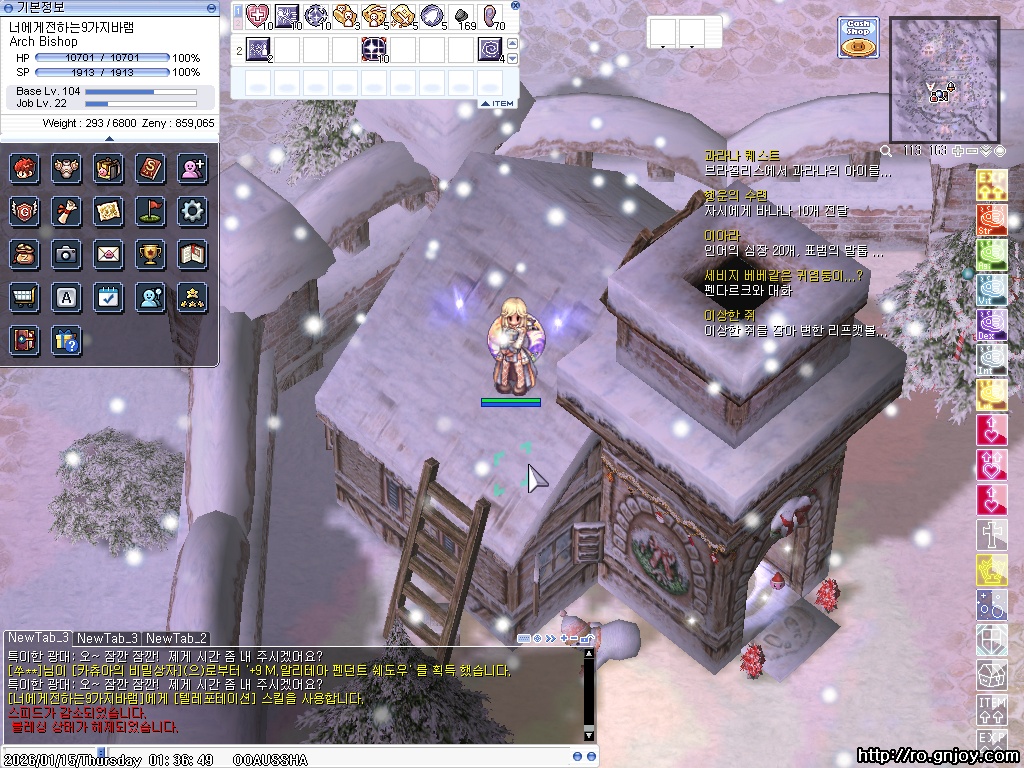Zoom in the minimap with plus button
Viewport: 1024px width, 768px height.
click(x=959, y=151)
